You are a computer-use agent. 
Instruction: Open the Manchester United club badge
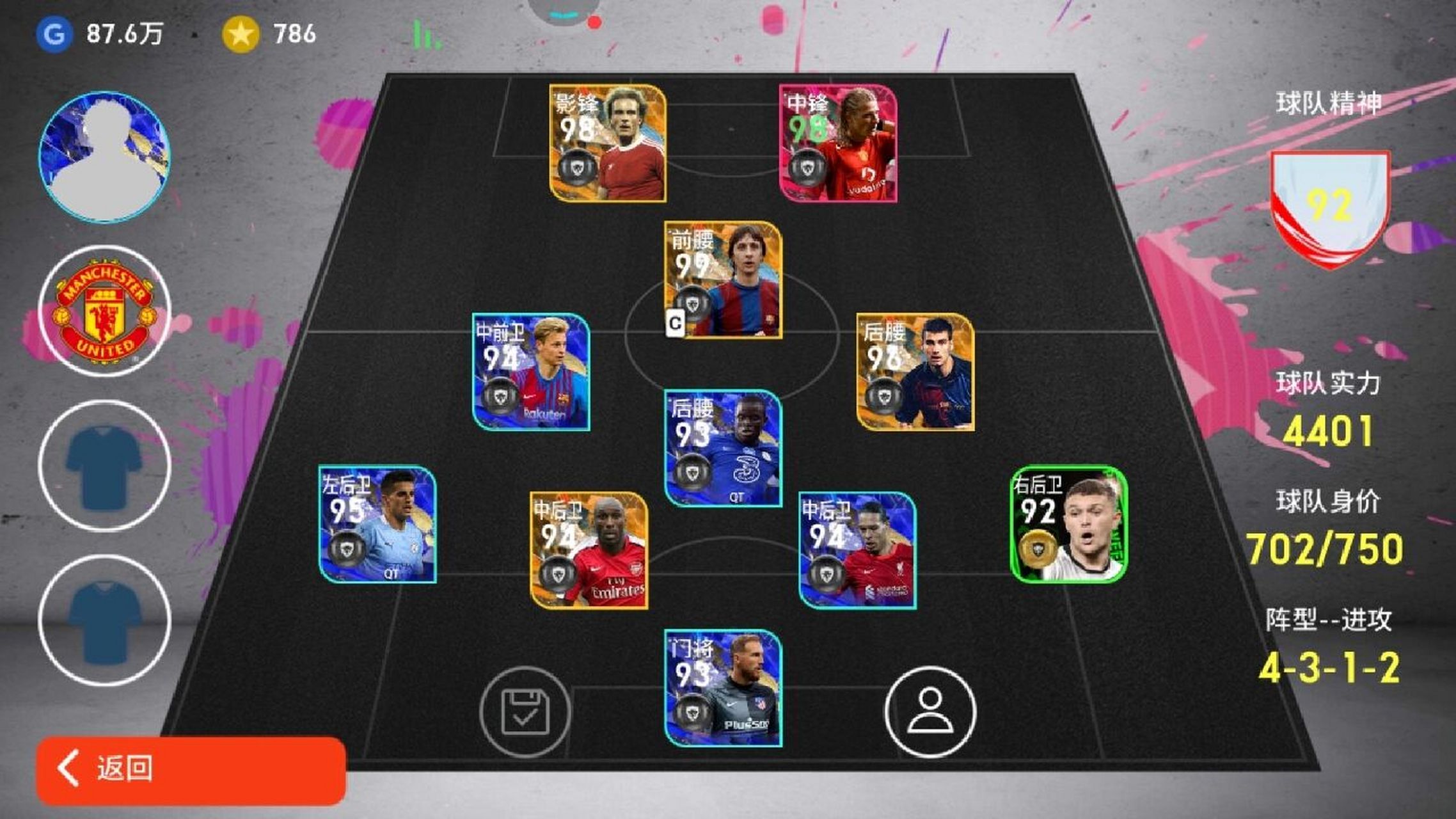click(x=105, y=312)
